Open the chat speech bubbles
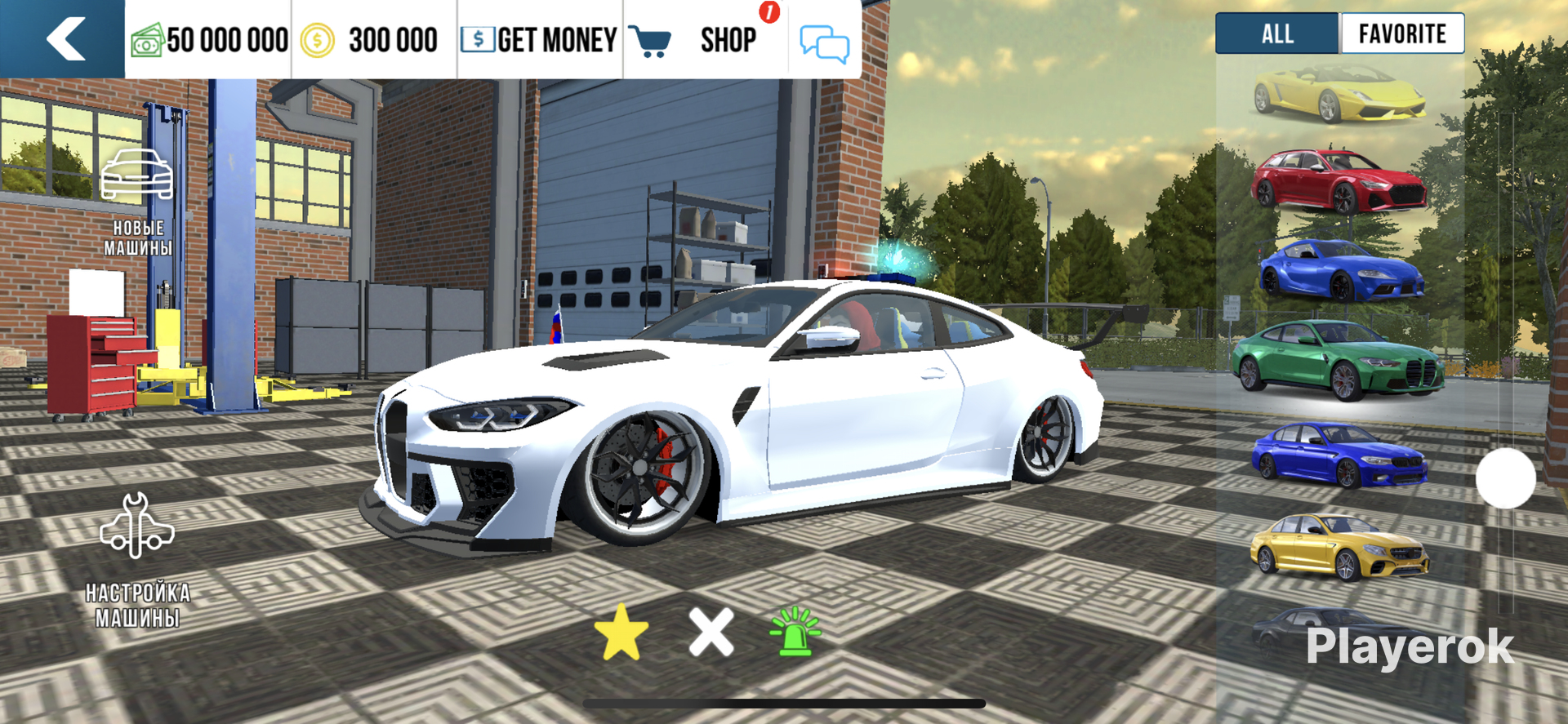Viewport: 1568px width, 724px height. (x=824, y=42)
